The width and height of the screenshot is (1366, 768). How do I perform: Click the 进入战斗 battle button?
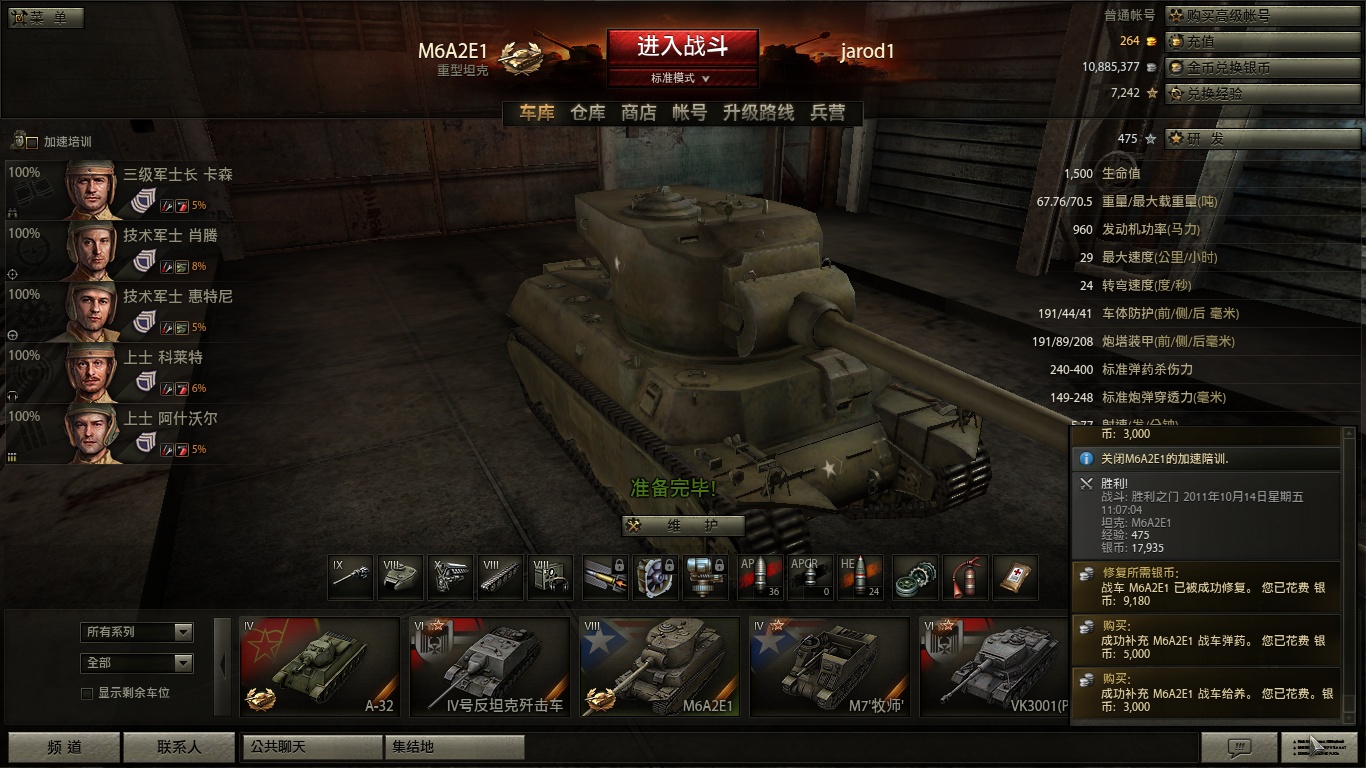[x=682, y=47]
